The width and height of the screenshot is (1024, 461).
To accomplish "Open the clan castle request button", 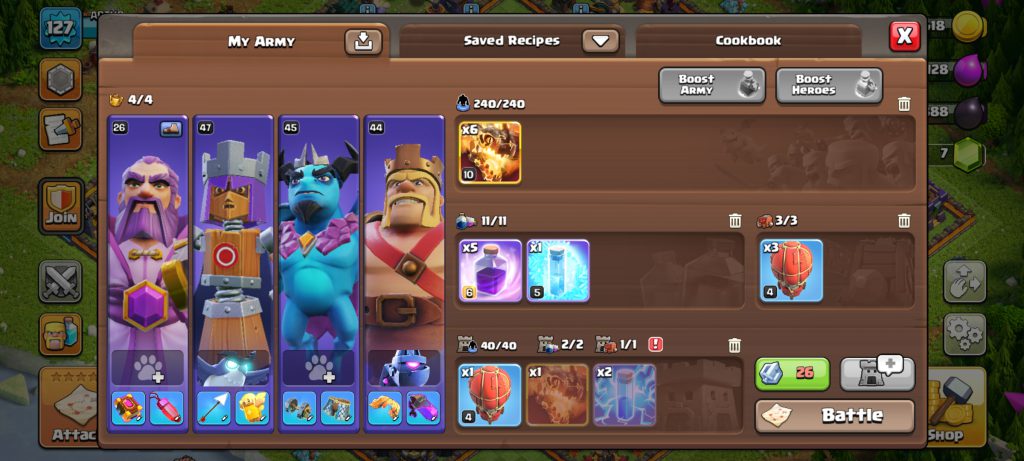I will 877,373.
